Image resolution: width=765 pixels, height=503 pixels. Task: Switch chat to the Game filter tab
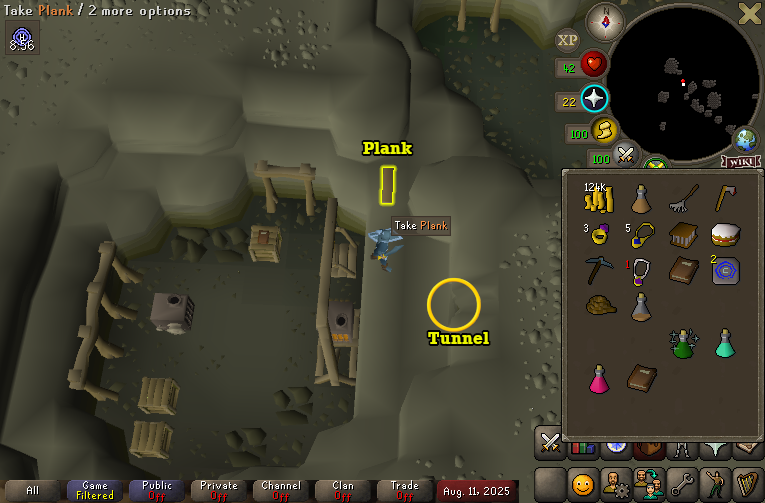click(x=95, y=490)
